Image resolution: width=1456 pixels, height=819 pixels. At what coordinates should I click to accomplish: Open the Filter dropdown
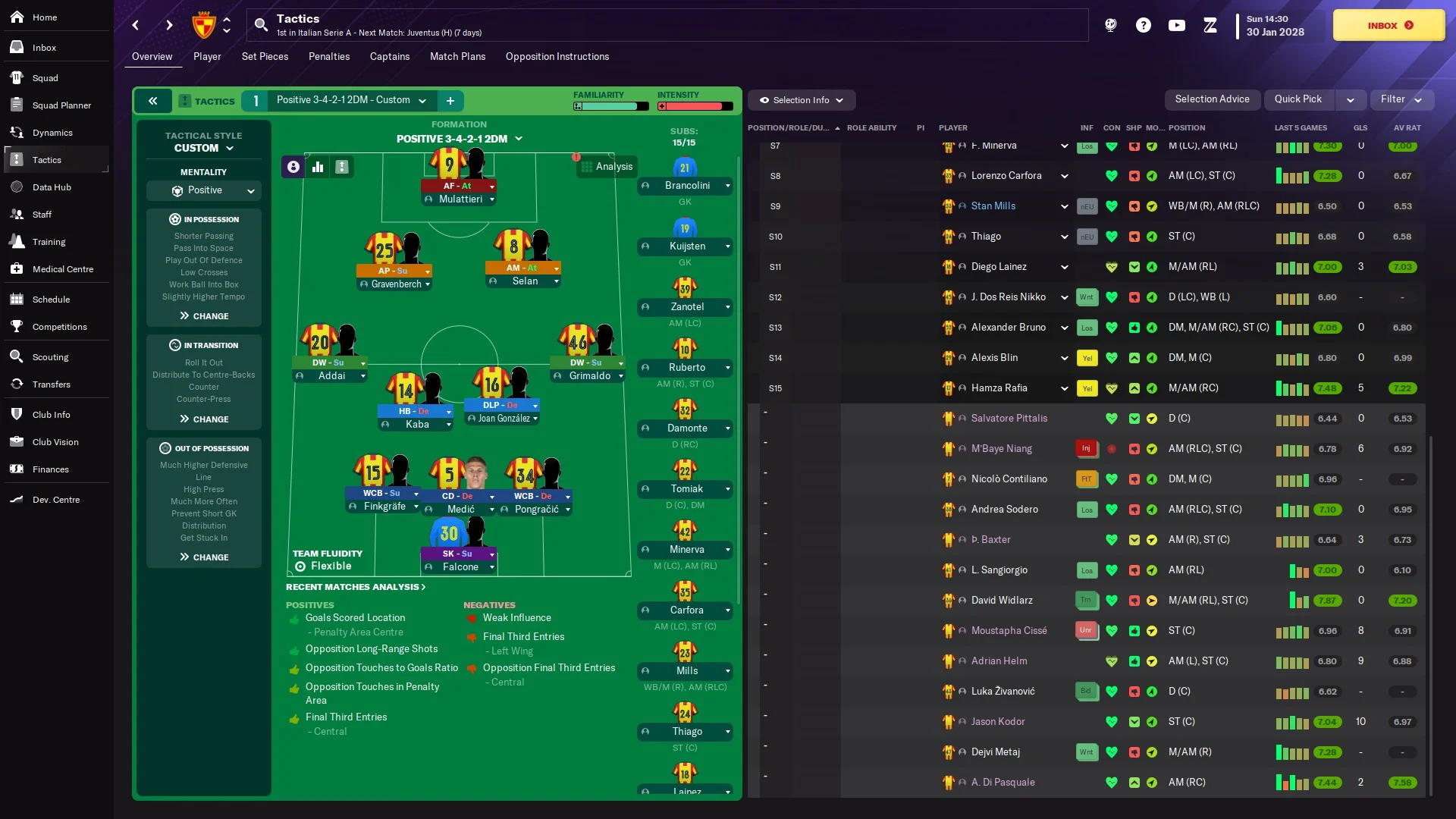pyautogui.click(x=1400, y=99)
